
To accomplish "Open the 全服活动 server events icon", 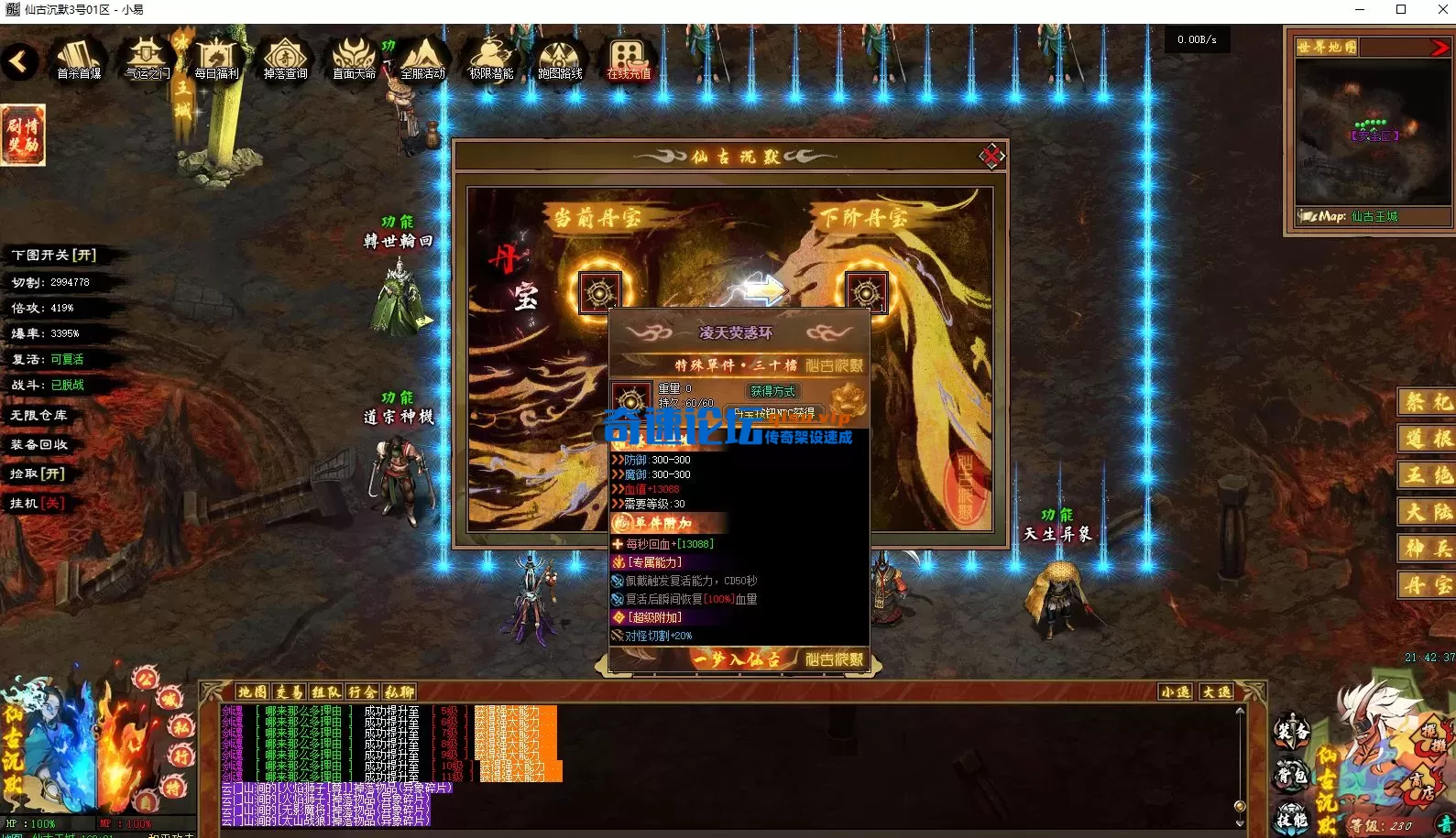I will [x=422, y=58].
